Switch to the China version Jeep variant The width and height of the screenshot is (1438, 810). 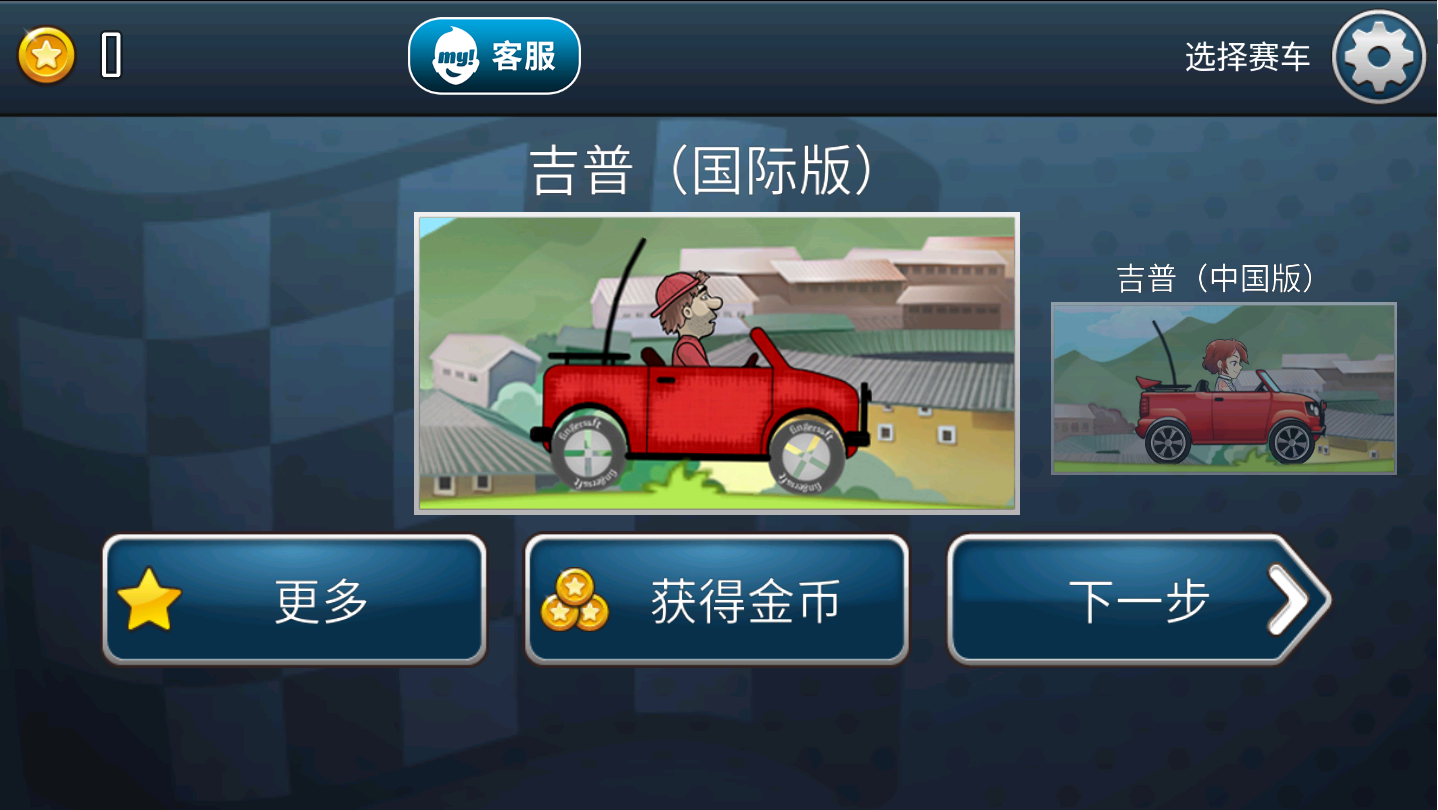point(1222,388)
